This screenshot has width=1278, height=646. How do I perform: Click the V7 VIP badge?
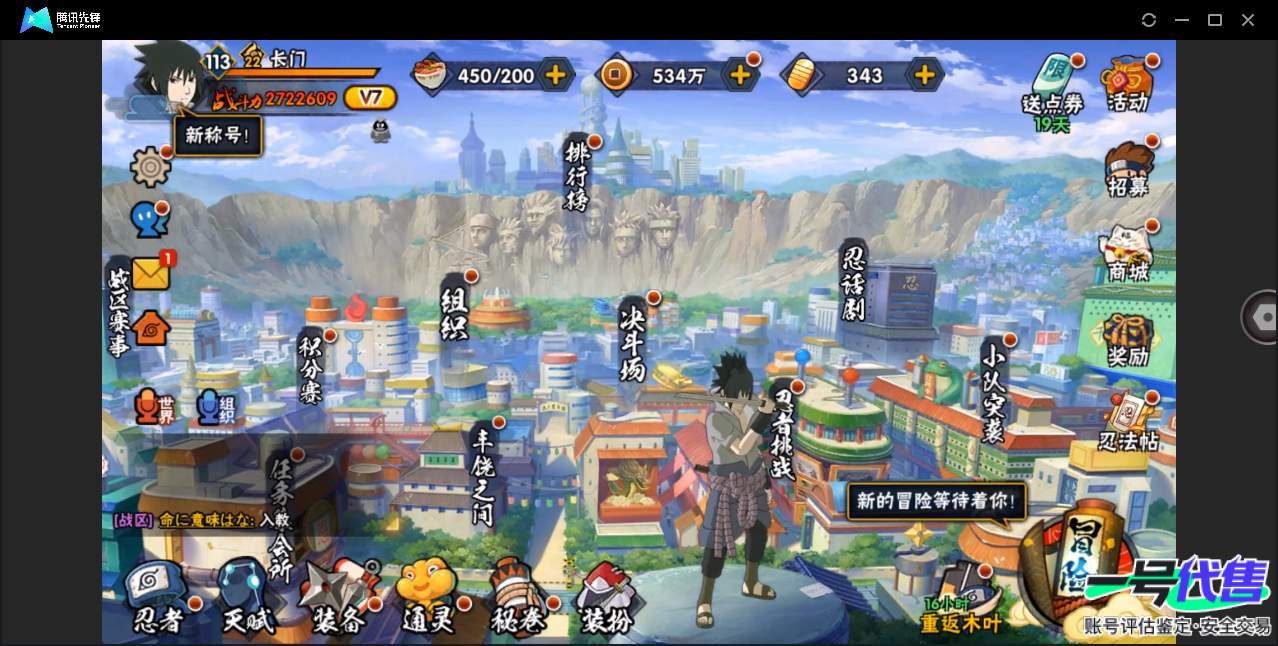370,98
